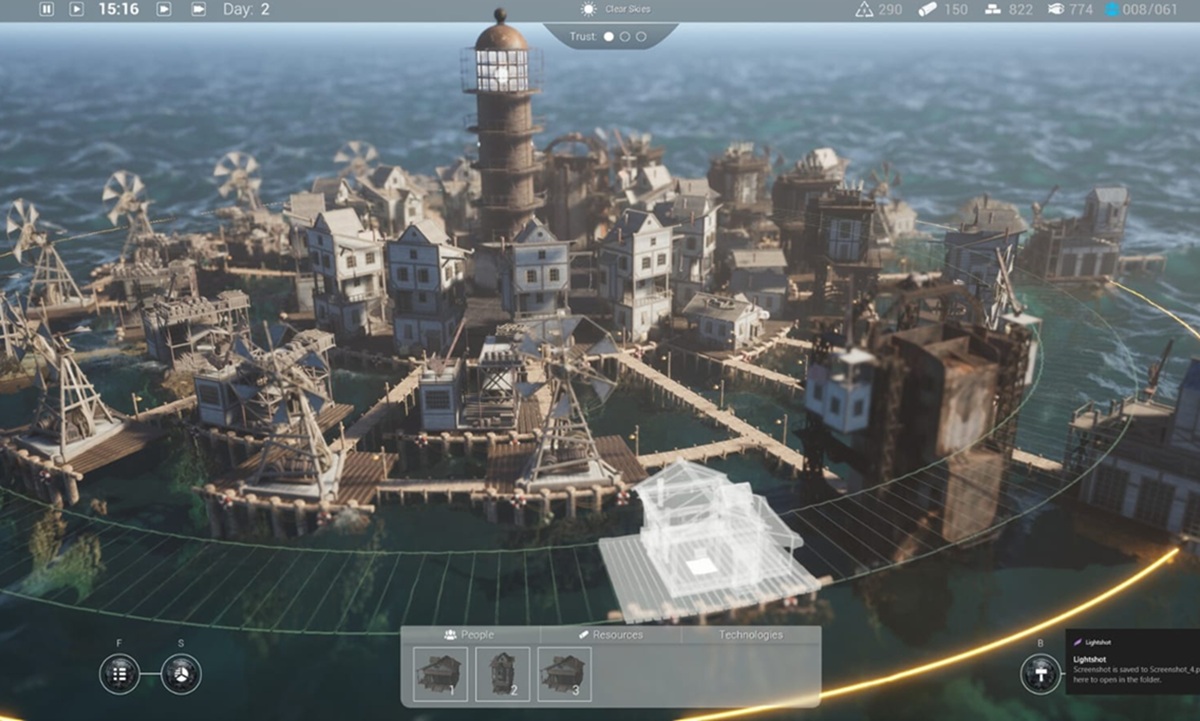The height and width of the screenshot is (721, 1200).
Task: Switch to fast-forward speed
Action: [166, 9]
